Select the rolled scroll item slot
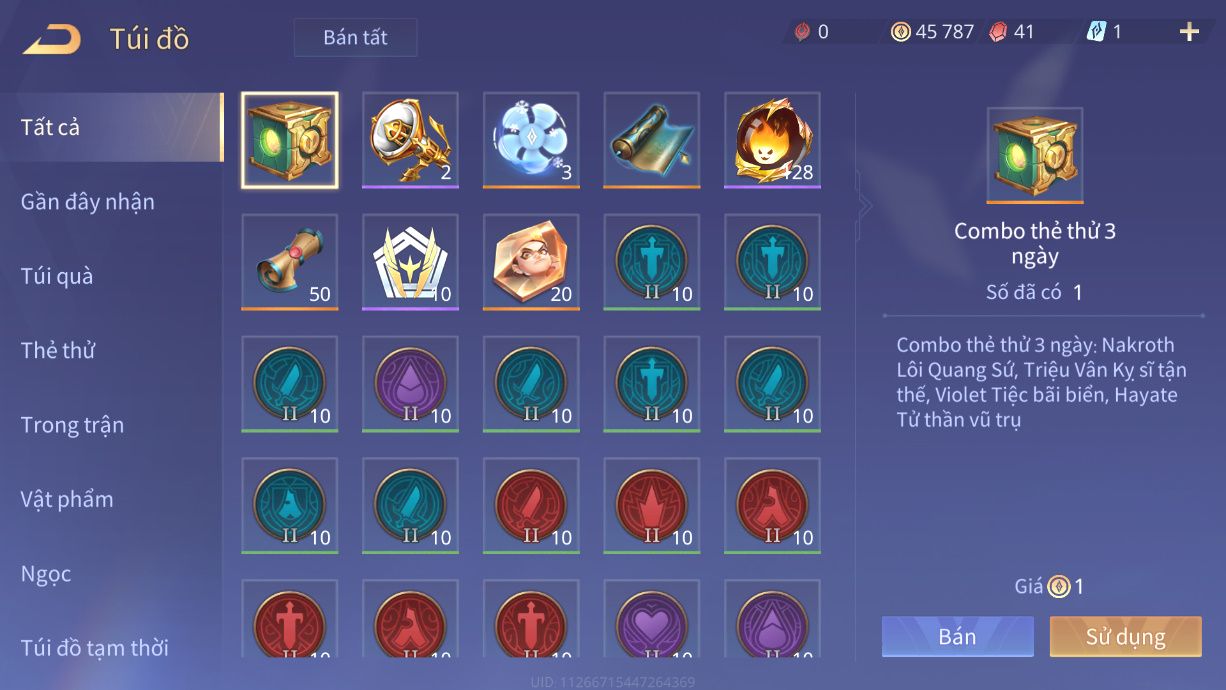 [651, 140]
